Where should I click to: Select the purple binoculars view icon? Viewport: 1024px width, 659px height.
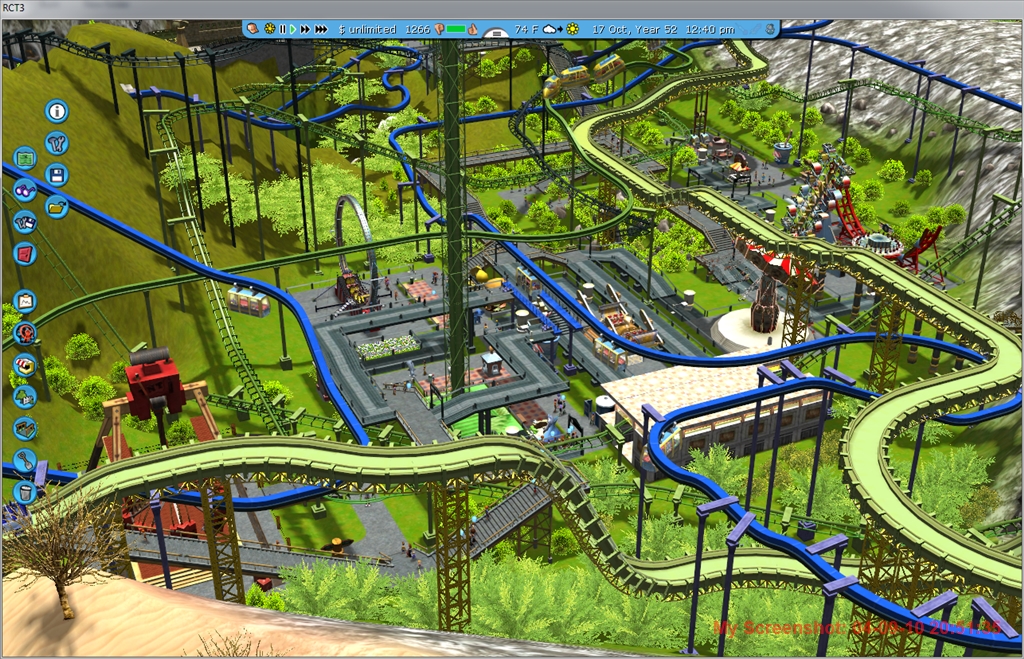click(x=25, y=190)
